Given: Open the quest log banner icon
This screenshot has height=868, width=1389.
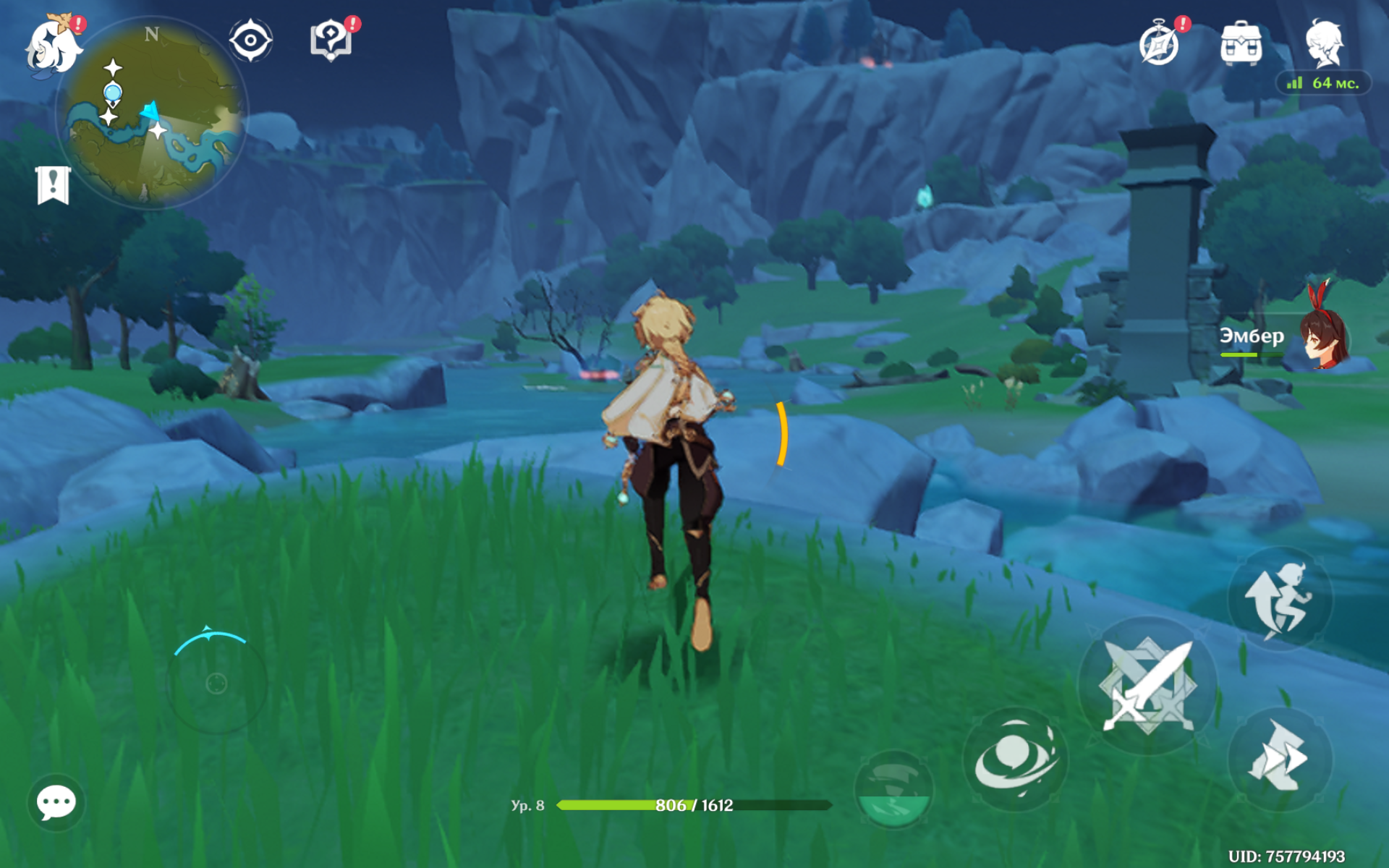Looking at the screenshot, I should (x=53, y=185).
